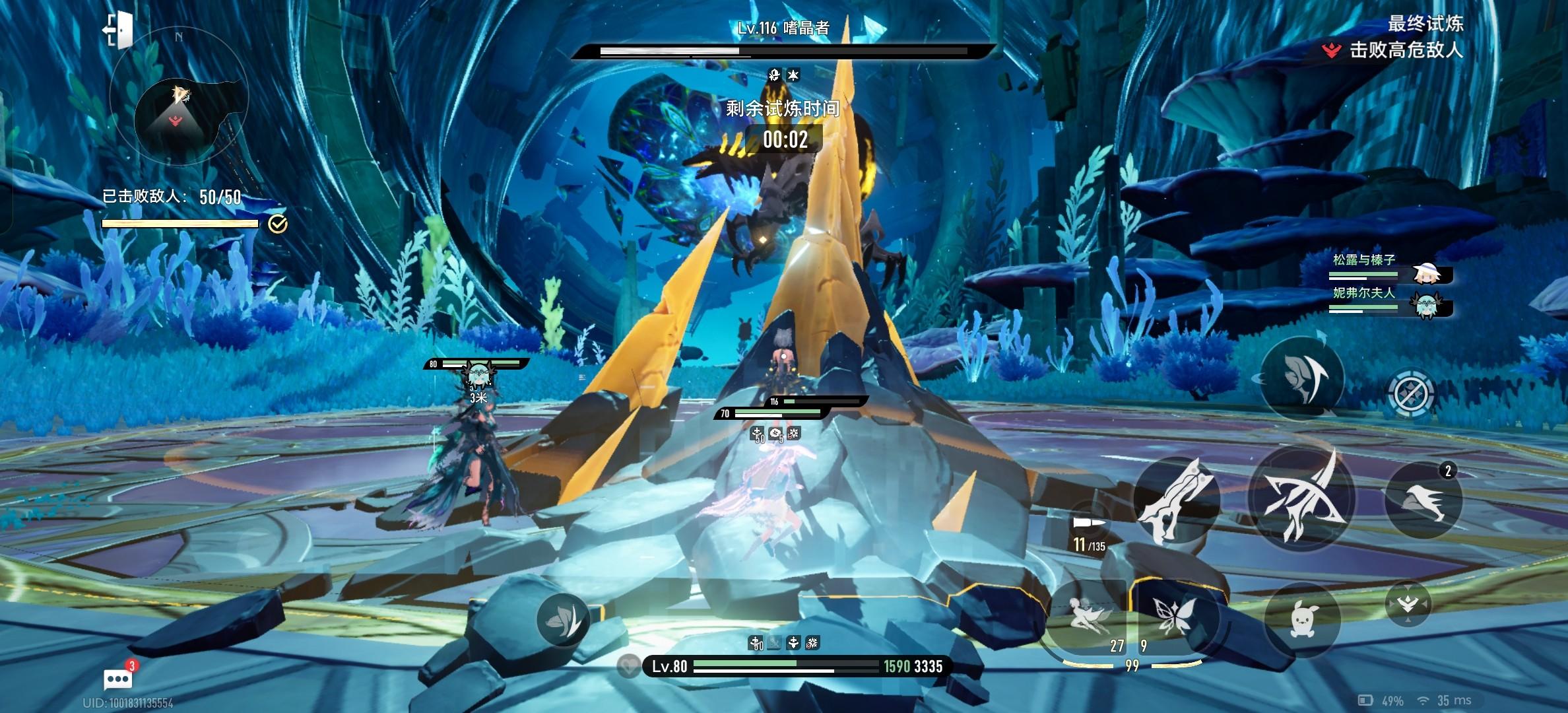Image resolution: width=1568 pixels, height=713 pixels.
Task: Tap the downward chevron button near companion
Action: [x=1408, y=605]
